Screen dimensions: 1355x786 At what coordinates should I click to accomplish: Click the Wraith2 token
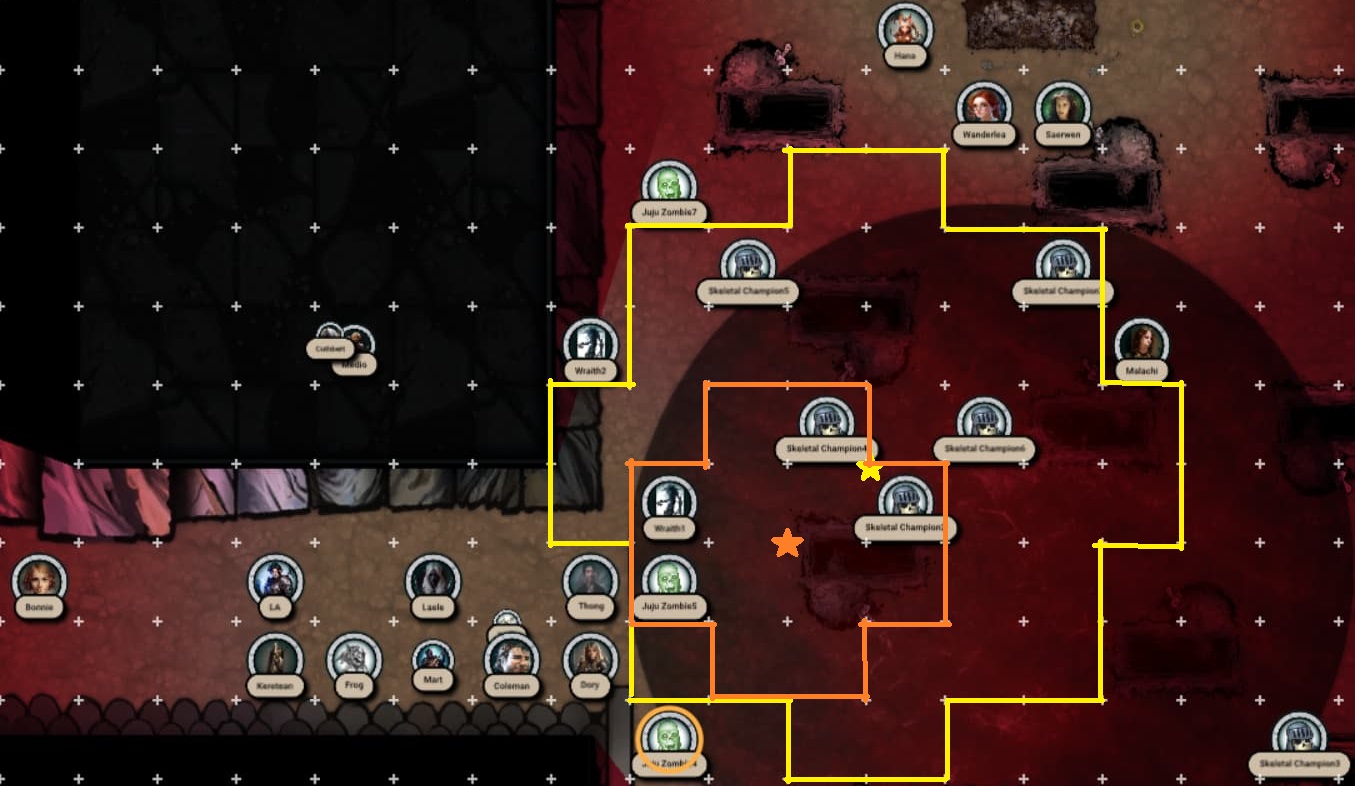pos(590,344)
